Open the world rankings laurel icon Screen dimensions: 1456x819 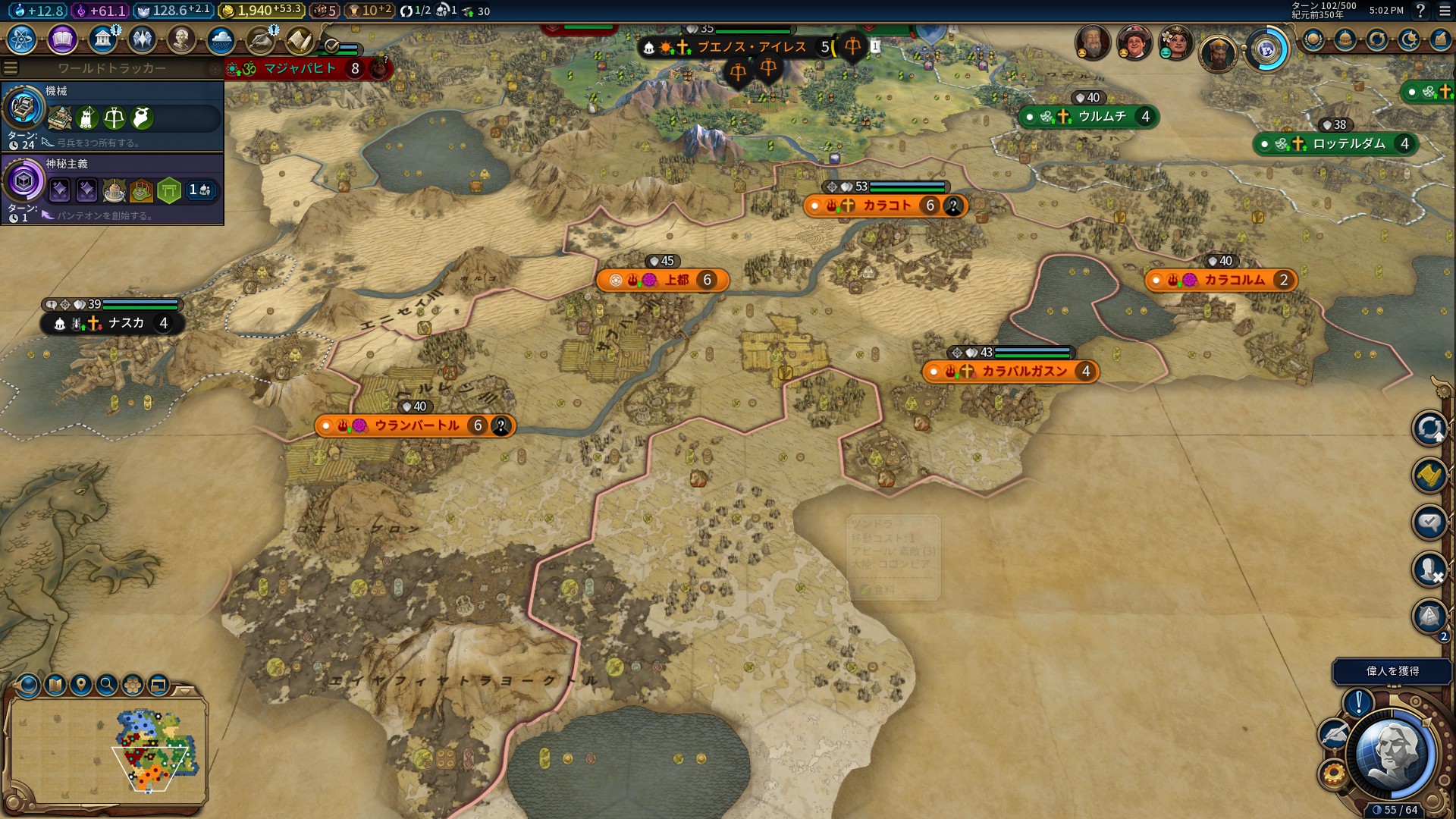tap(1313, 40)
